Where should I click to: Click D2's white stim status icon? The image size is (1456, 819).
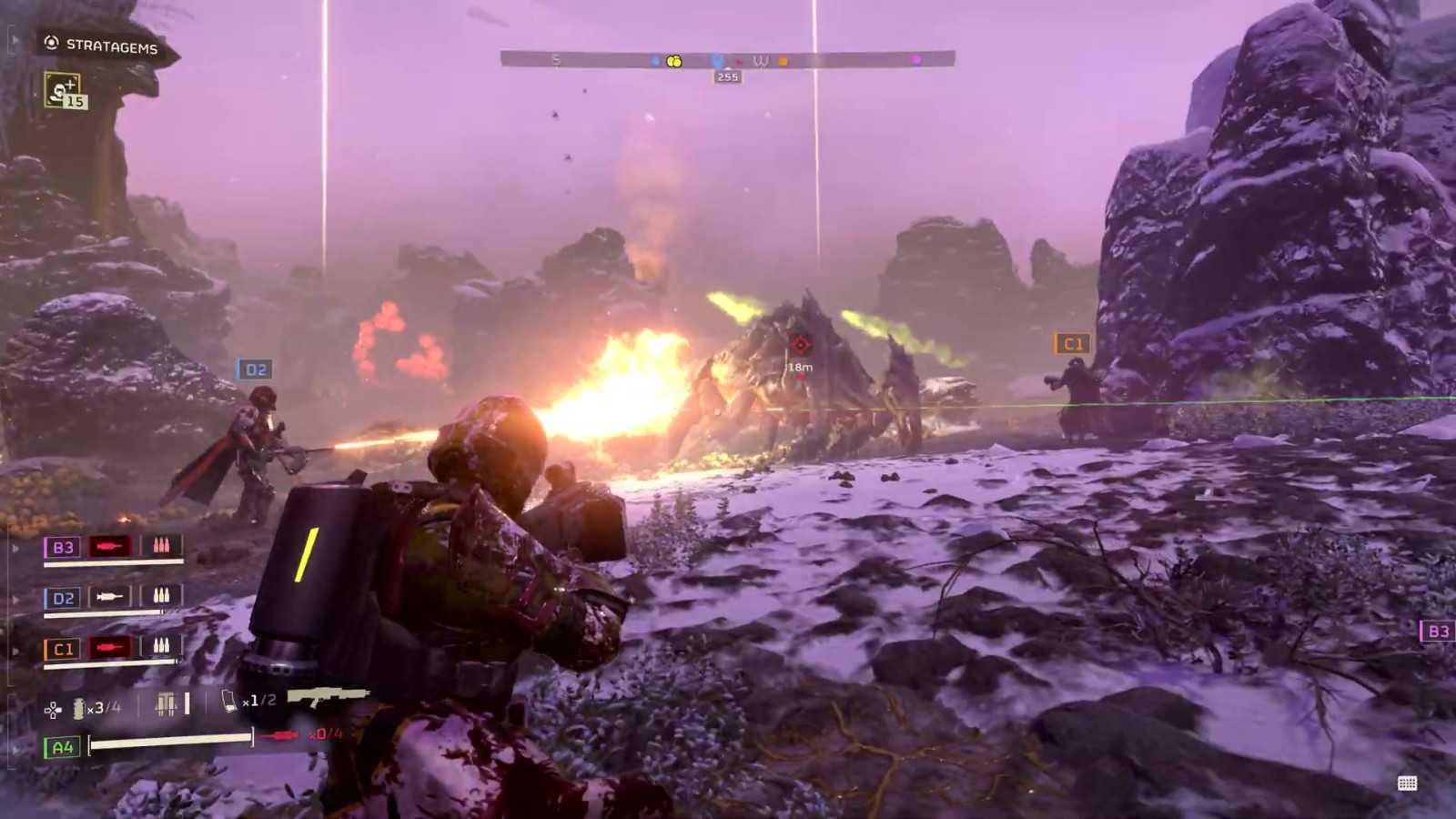click(x=109, y=597)
